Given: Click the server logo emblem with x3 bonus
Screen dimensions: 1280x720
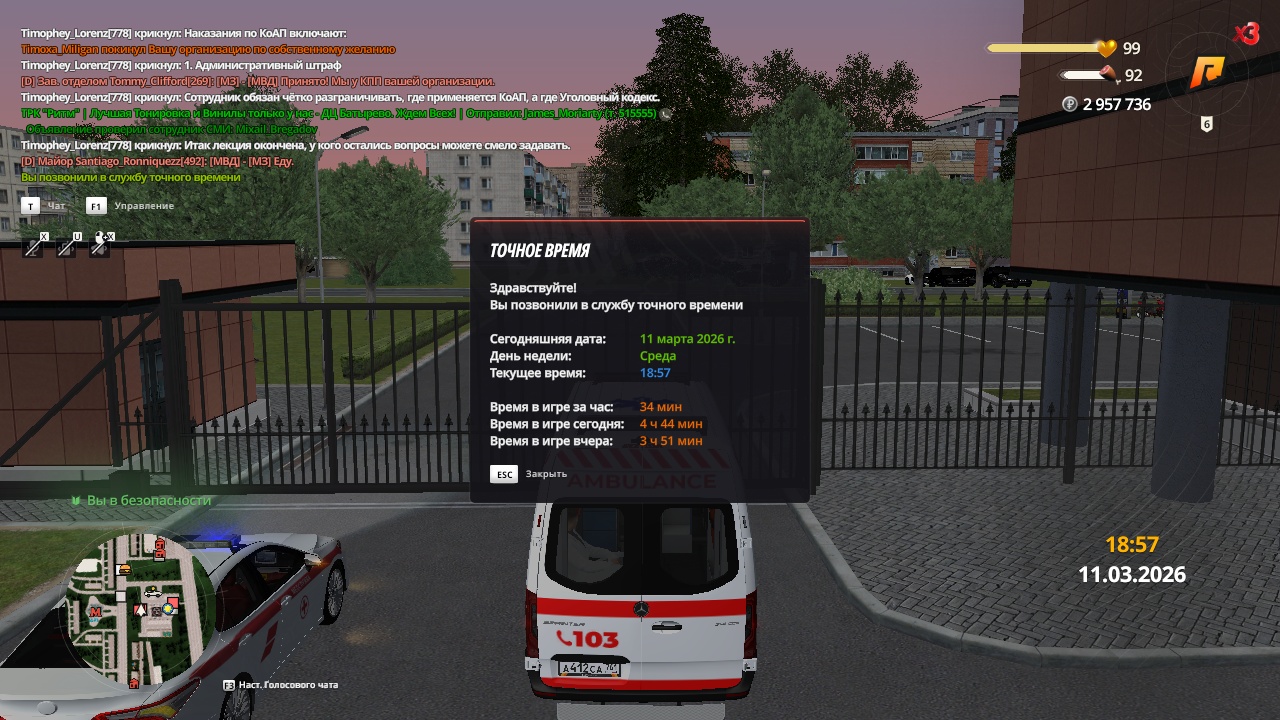Looking at the screenshot, I should point(1208,72).
